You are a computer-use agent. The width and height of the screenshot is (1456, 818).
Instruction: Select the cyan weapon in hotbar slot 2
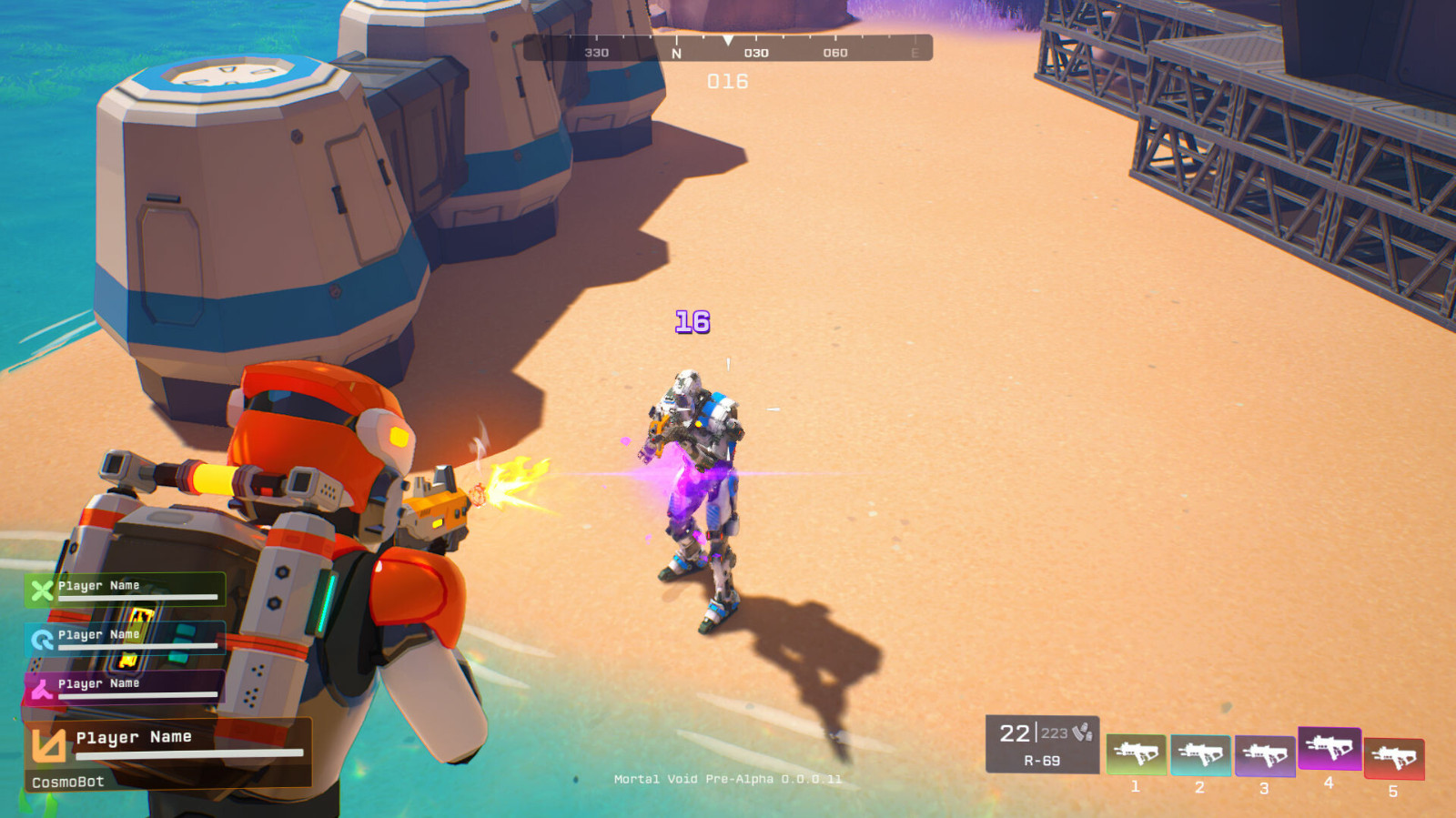(1201, 752)
